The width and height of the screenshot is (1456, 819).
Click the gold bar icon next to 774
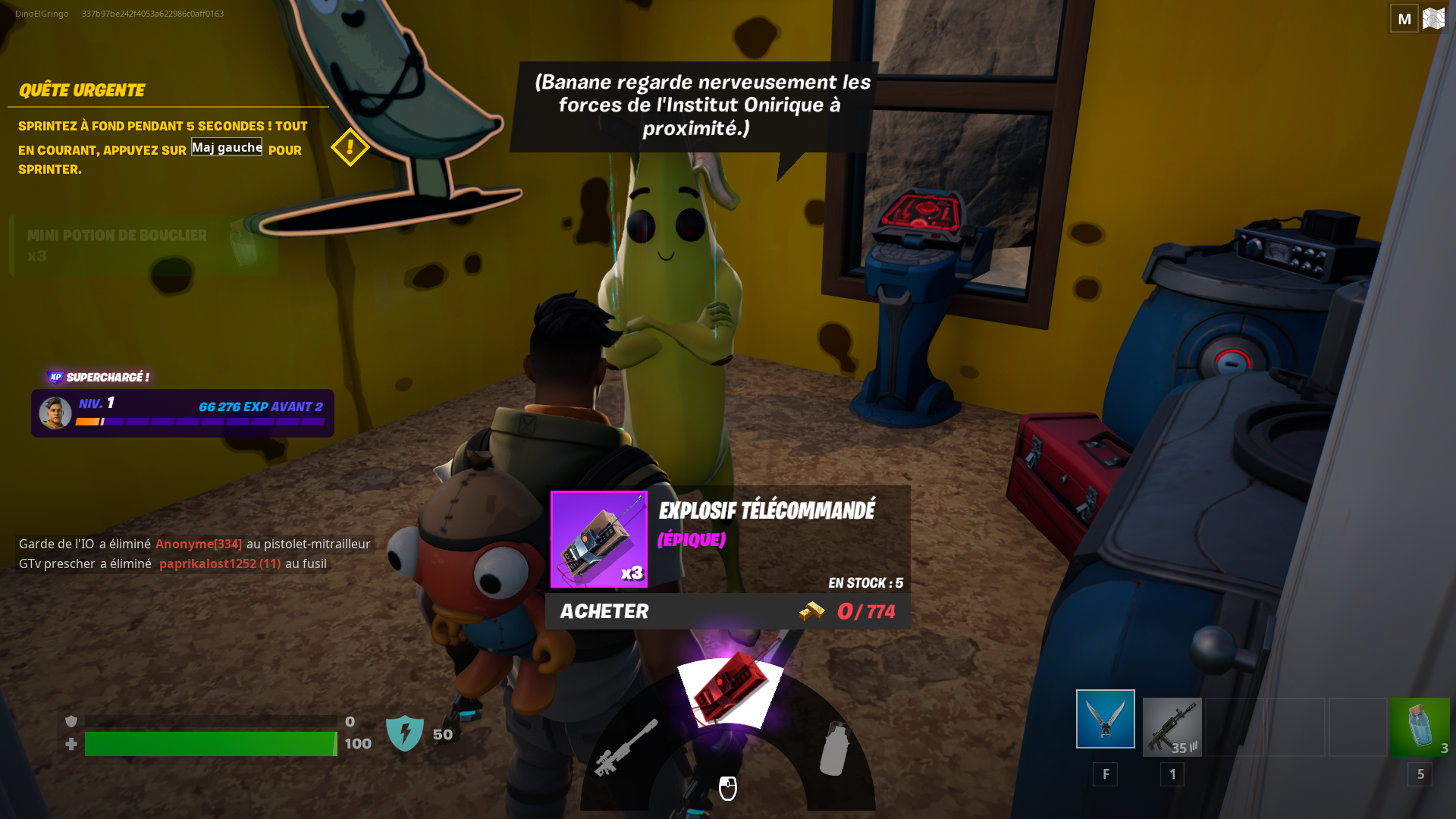[x=811, y=611]
